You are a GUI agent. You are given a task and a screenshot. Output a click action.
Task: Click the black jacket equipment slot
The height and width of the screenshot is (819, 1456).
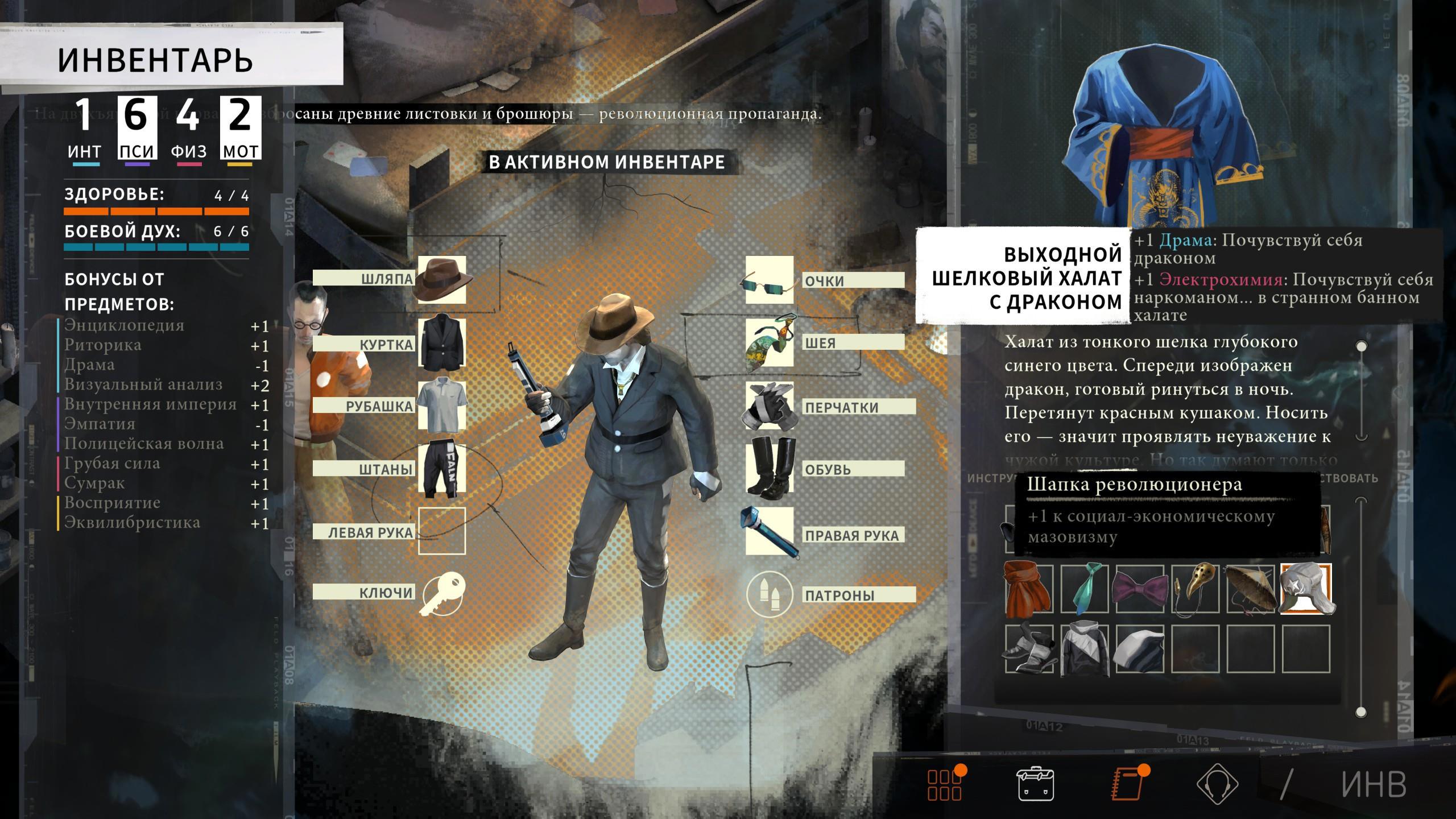coord(442,343)
